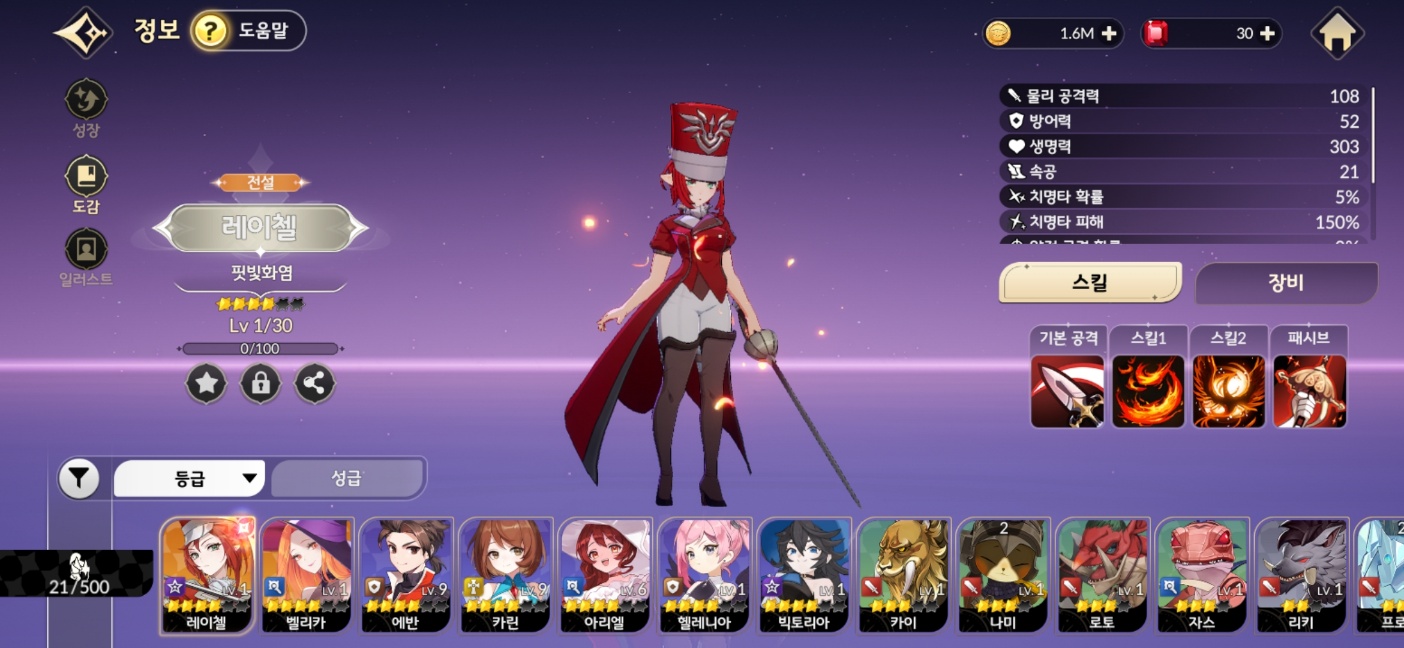
Task: Select the 스킬 skill tab
Action: [x=1090, y=283]
